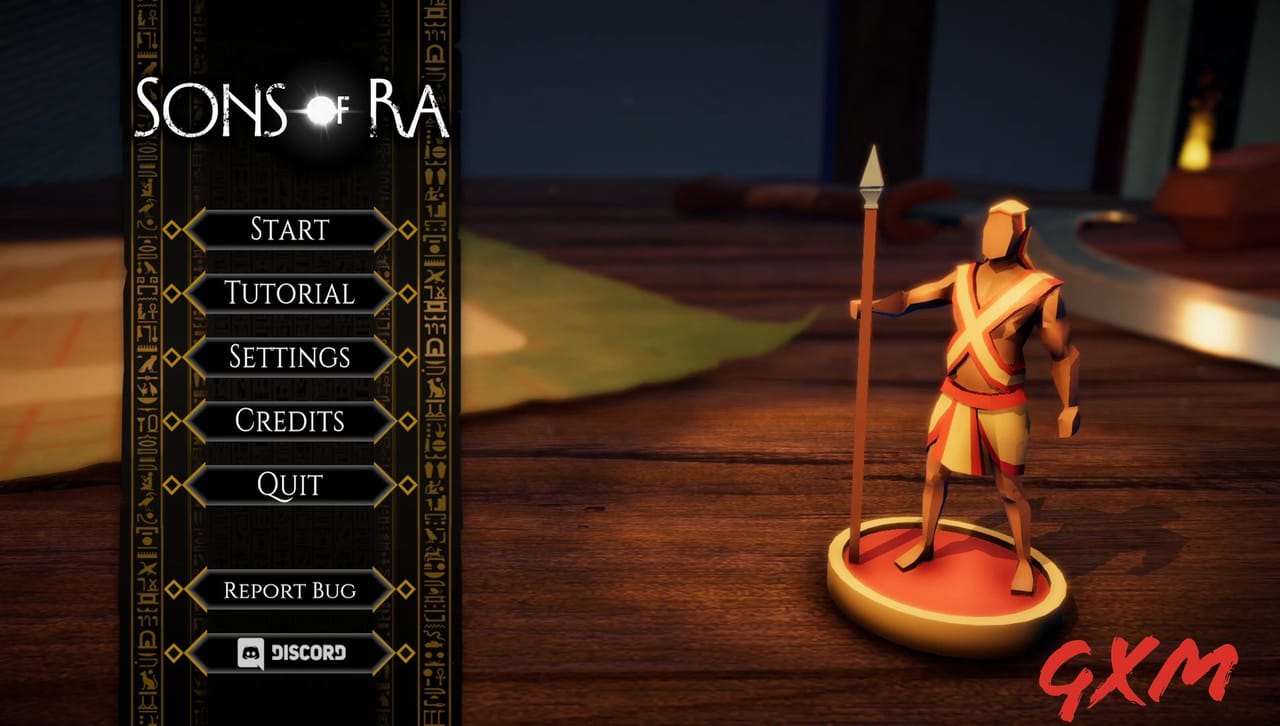Viewport: 1280px width, 726px height.
Task: Open the Report Bug form
Action: tap(289, 591)
